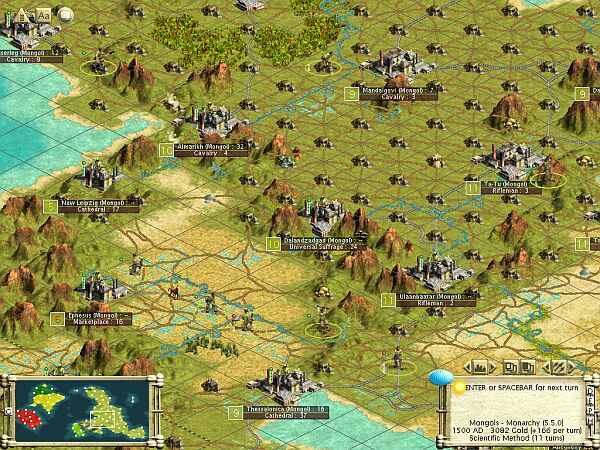The height and width of the screenshot is (450, 600).
Task: Toggle the small button beside the minimap
Action: pos(7,412)
